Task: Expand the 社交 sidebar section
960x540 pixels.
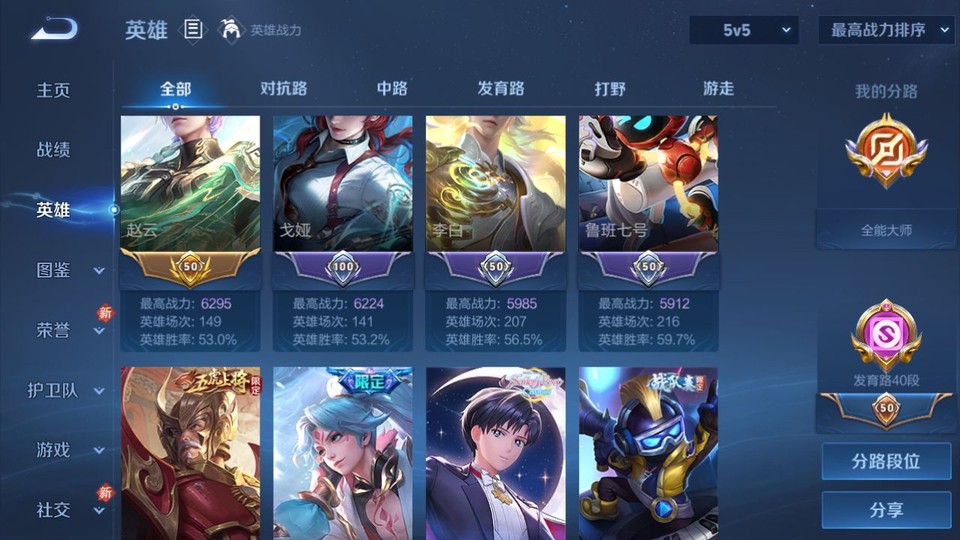Action: 99,511
